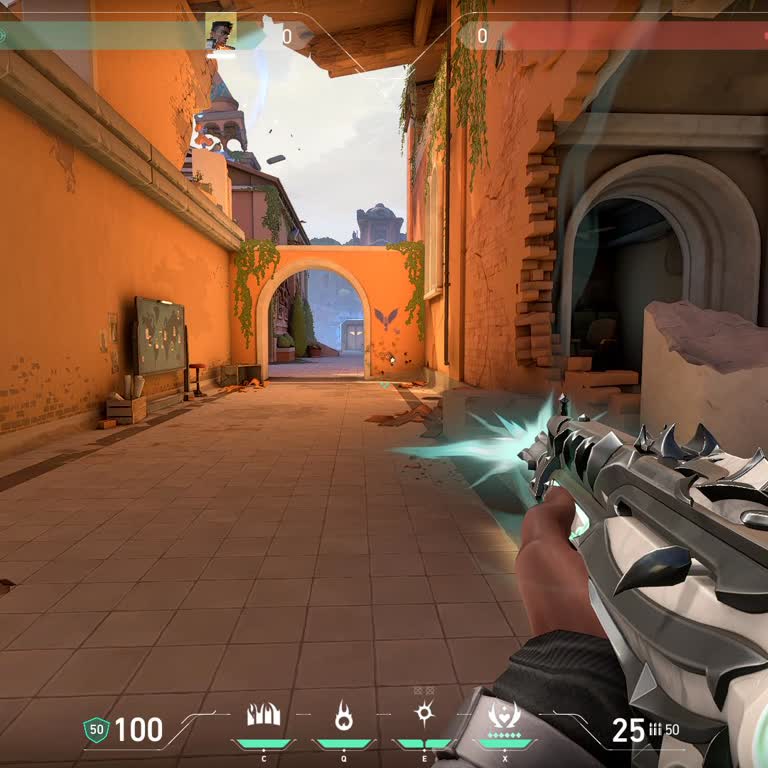Select the fireball flame ability icon
The height and width of the screenshot is (768, 768).
point(344,716)
